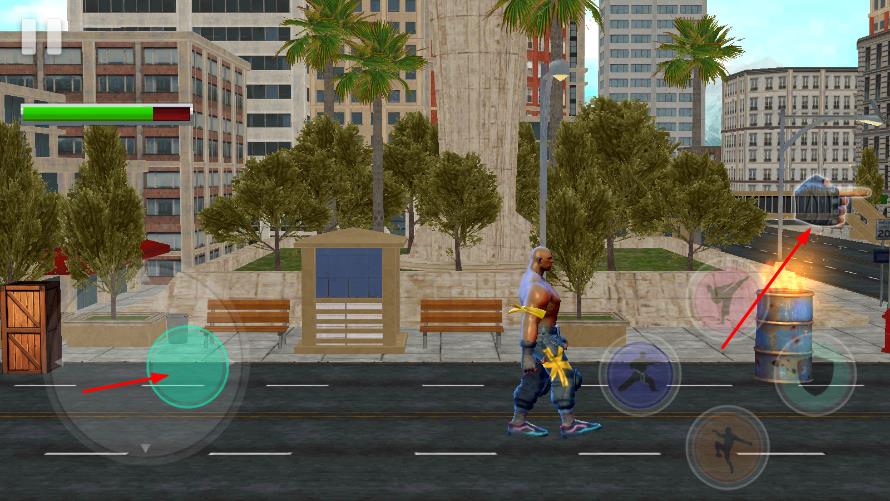Trigger the brown jump kick button
Screen dimensions: 890x501
coord(727,446)
